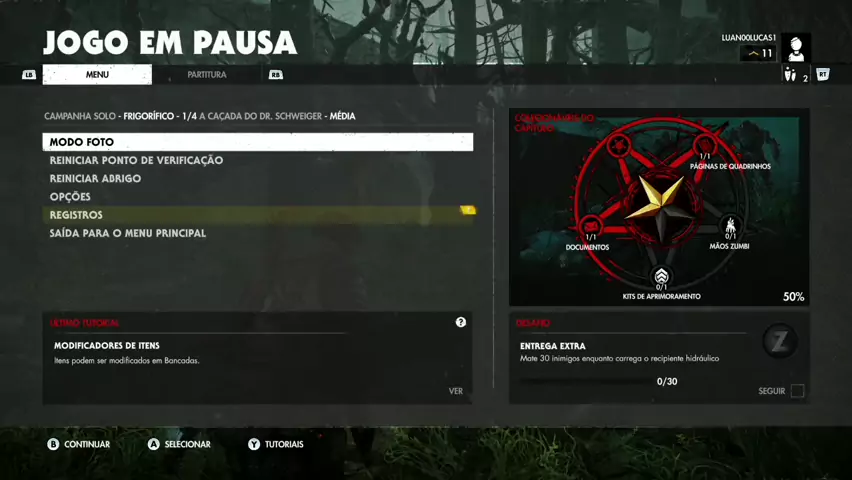Screen dimensions: 852x480
Task: Switch to the Partitura tab
Action: click(x=207, y=75)
